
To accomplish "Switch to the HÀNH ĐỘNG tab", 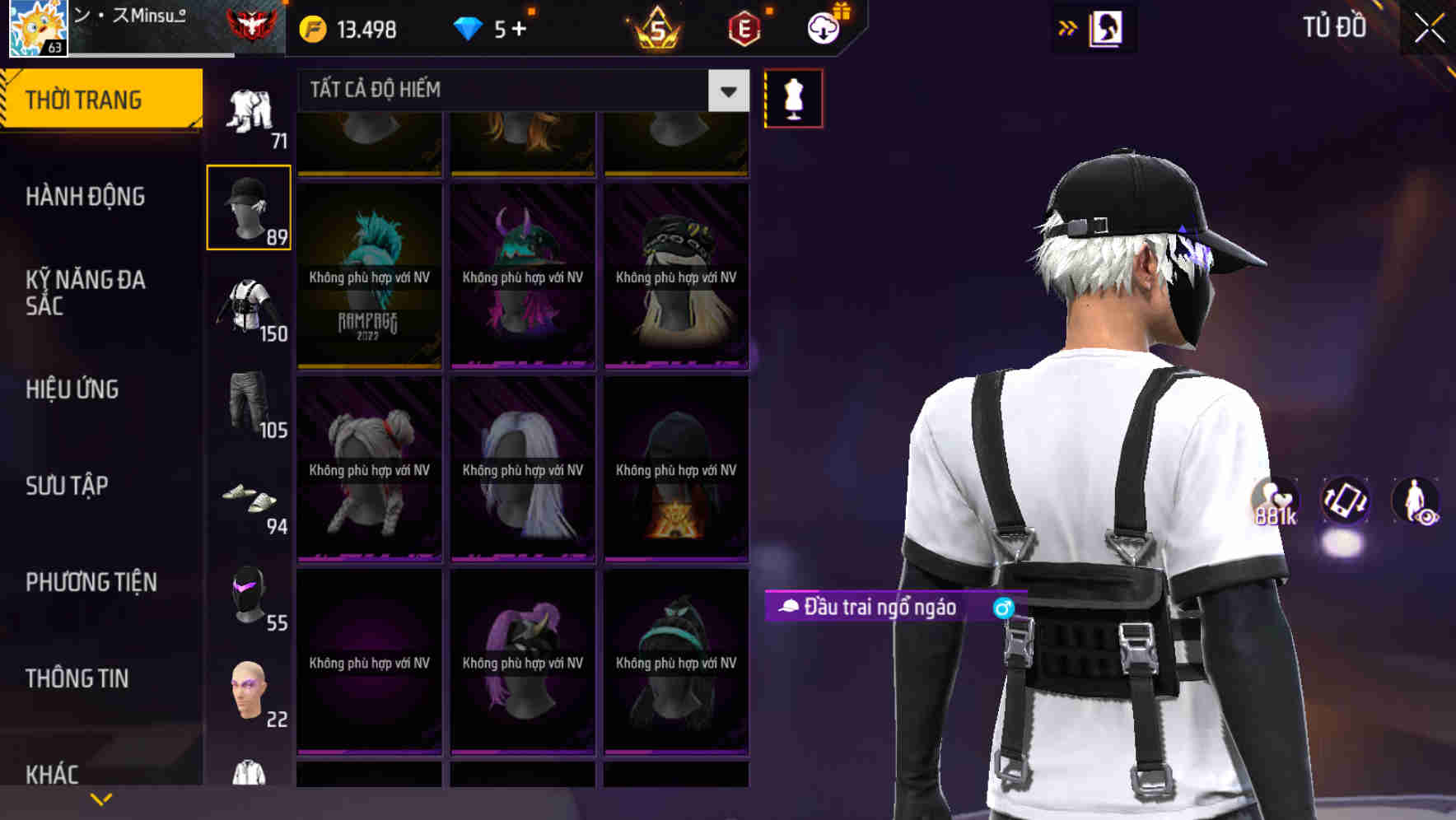I will click(x=86, y=196).
